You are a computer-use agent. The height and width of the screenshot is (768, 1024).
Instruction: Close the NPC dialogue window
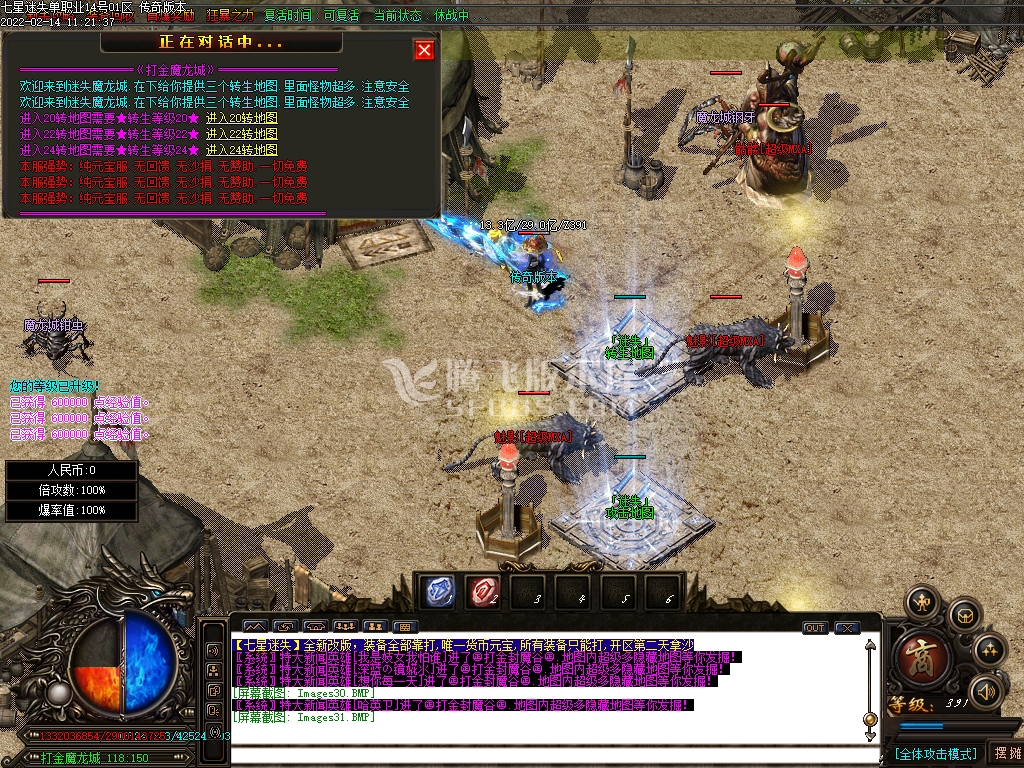[x=424, y=50]
